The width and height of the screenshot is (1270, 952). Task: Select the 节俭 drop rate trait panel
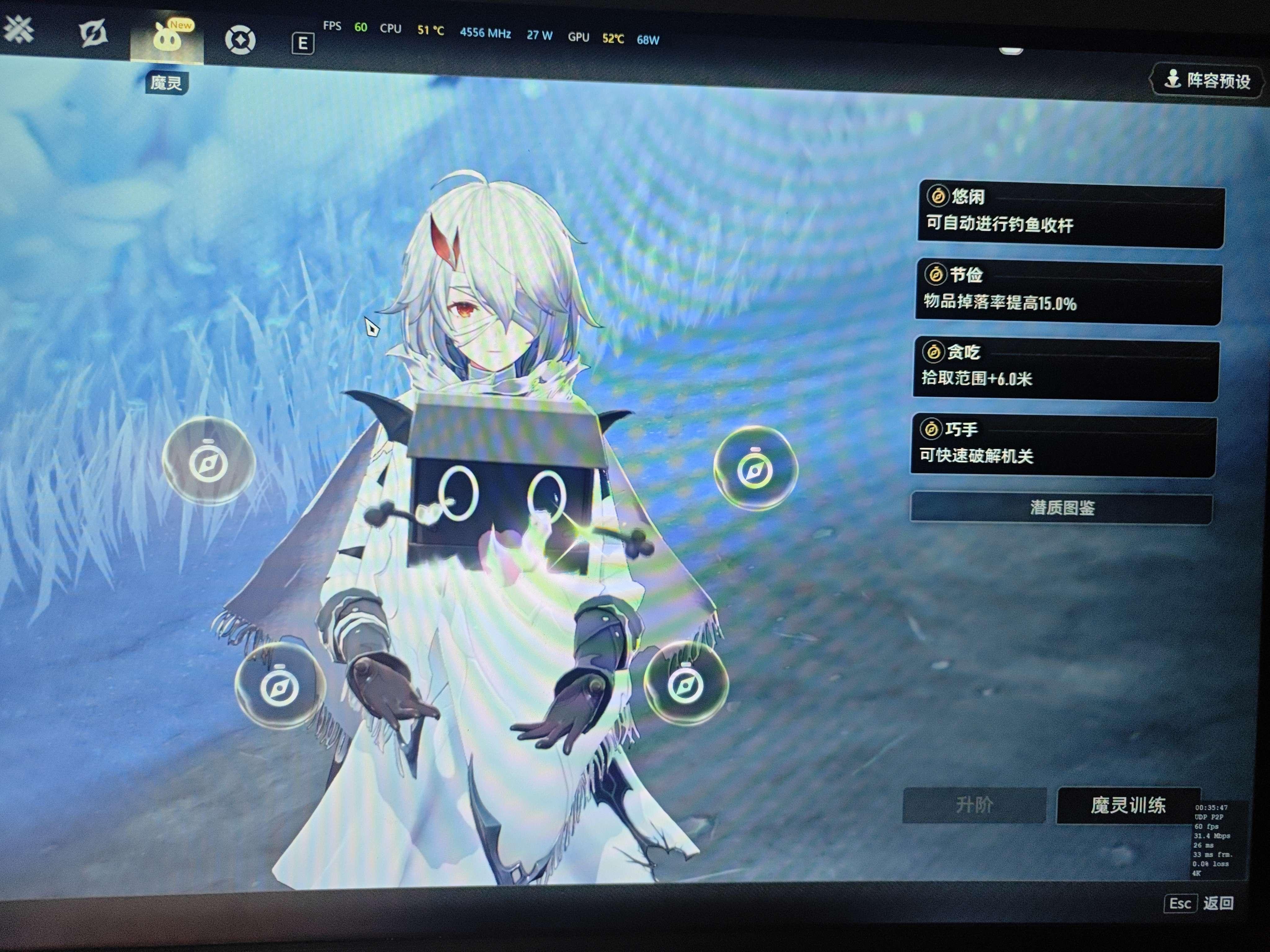1068,291
